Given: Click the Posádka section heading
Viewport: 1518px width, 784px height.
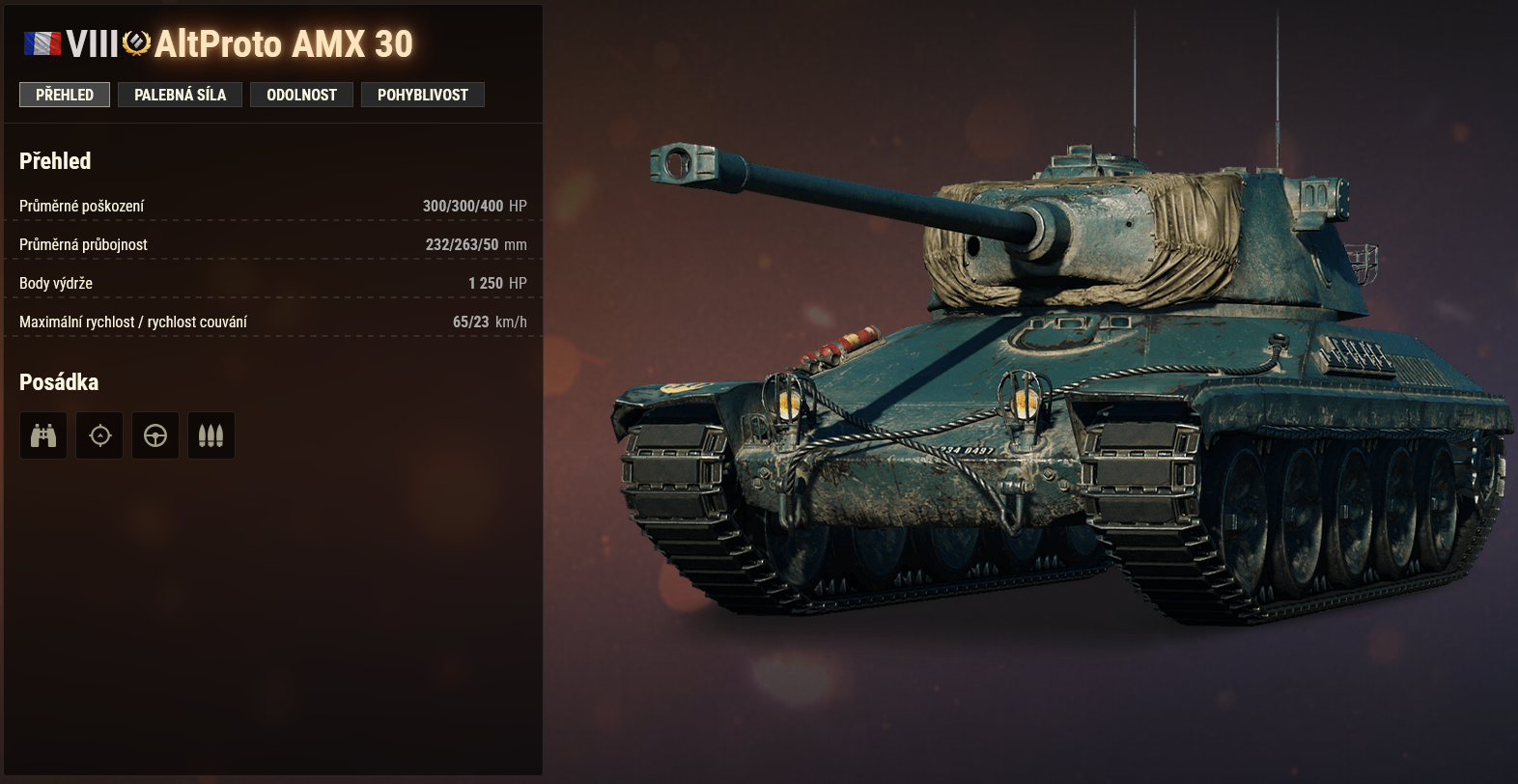Looking at the screenshot, I should (59, 381).
